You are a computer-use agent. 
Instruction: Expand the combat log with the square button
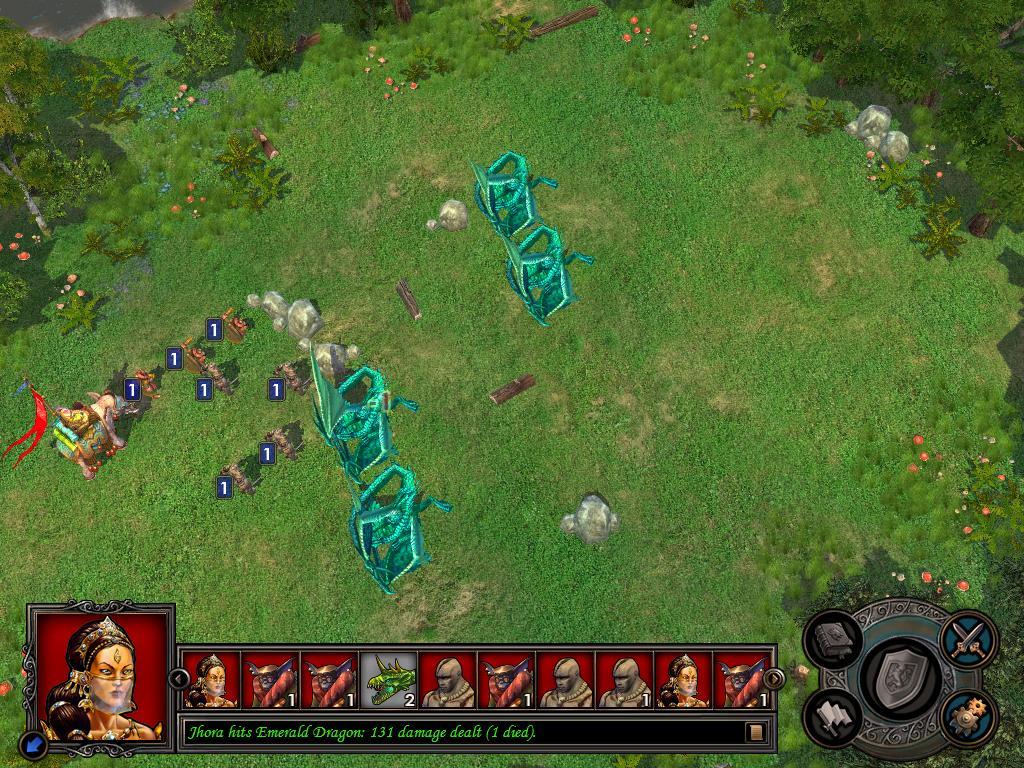pos(756,732)
